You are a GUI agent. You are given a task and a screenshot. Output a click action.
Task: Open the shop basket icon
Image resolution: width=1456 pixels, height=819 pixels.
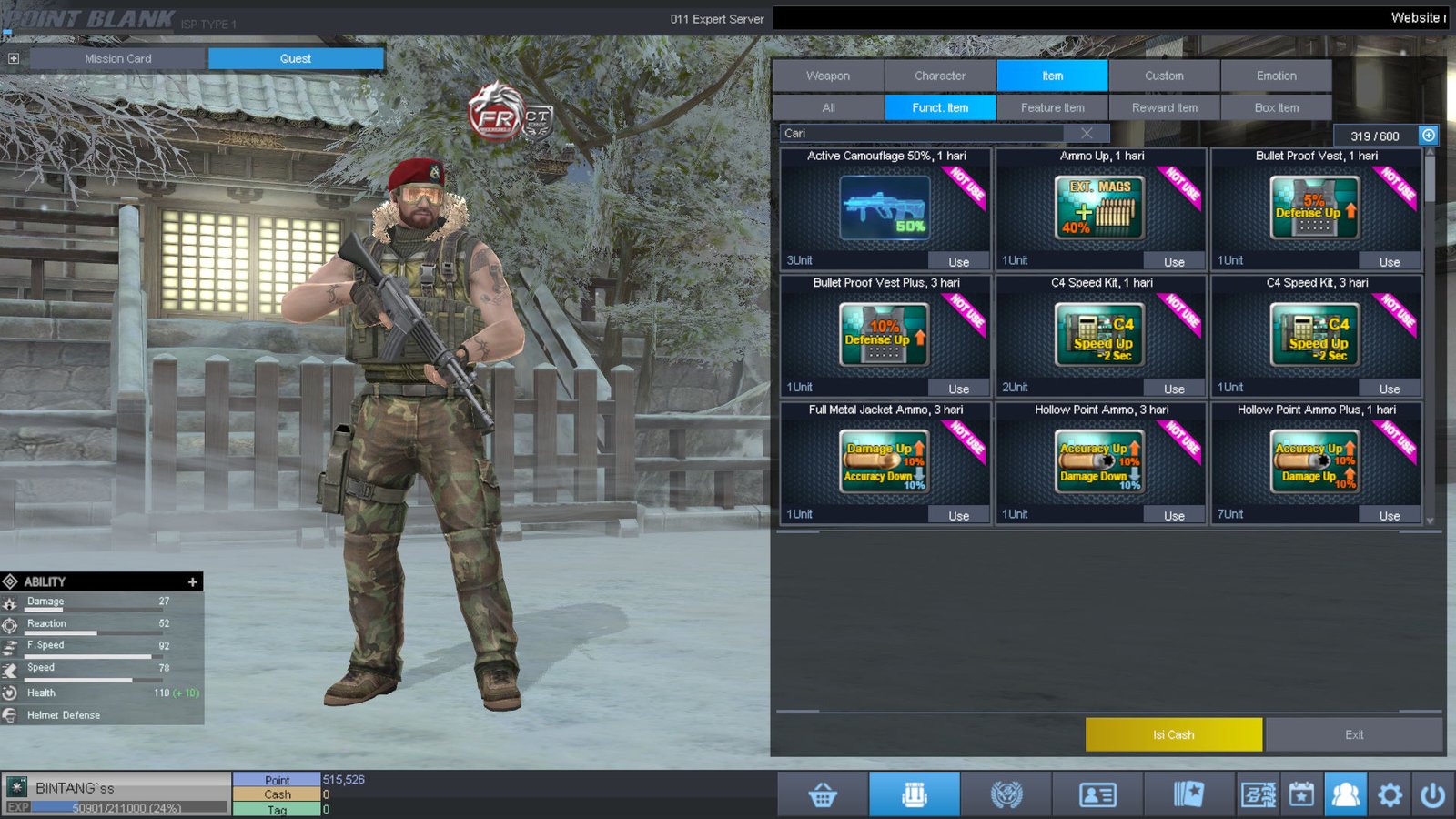click(823, 795)
